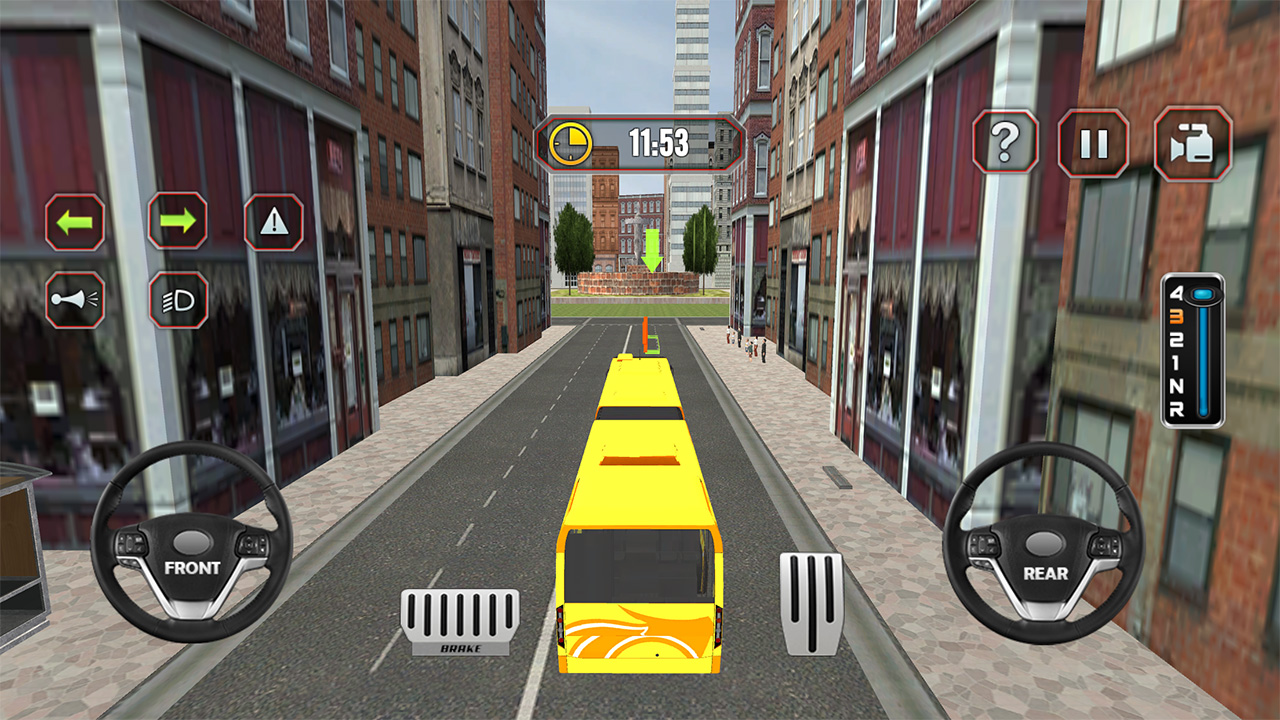Screen dimensions: 1280x720
Task: Activate the left turn signal arrow
Action: (73, 223)
